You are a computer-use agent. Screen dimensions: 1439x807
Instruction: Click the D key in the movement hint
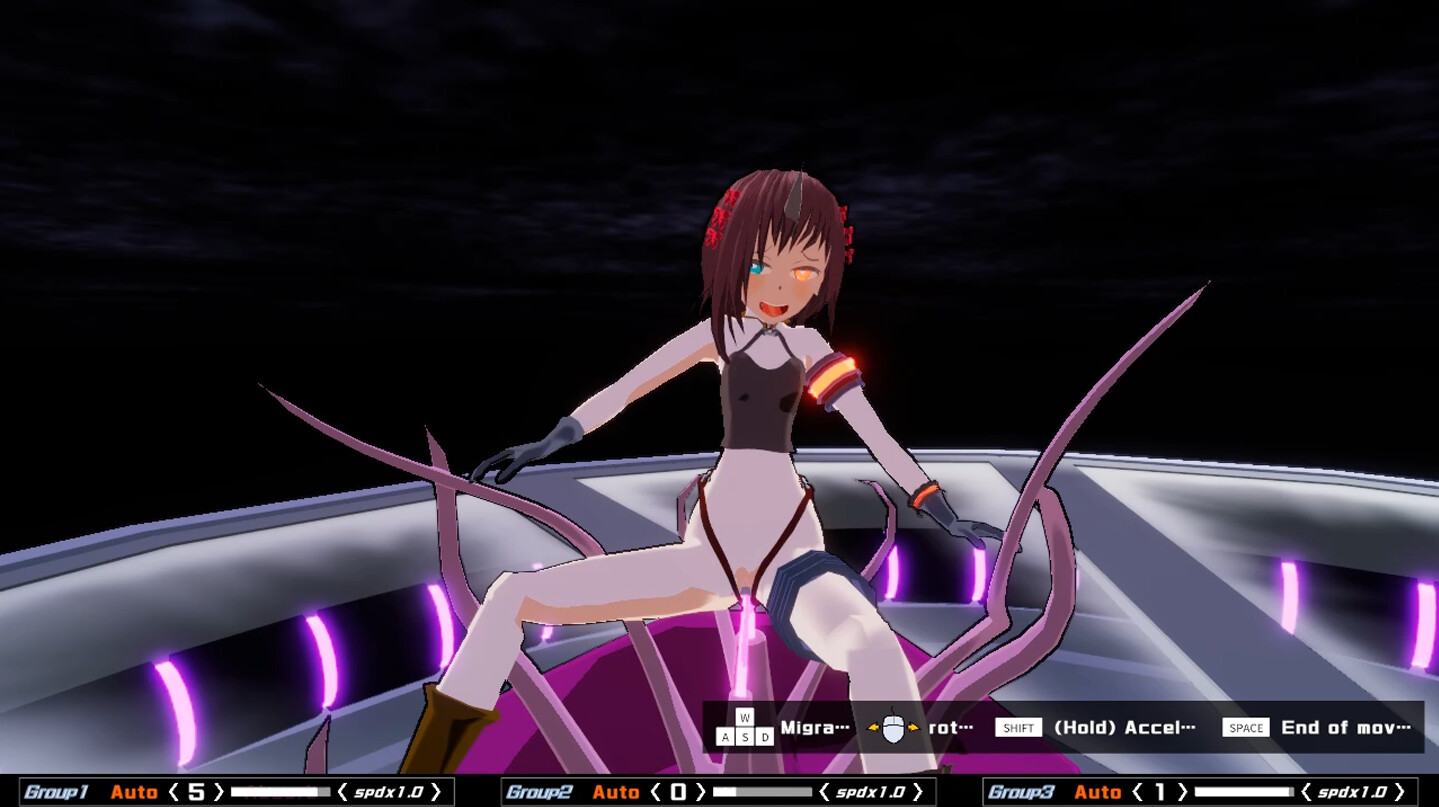pyautogui.click(x=764, y=736)
